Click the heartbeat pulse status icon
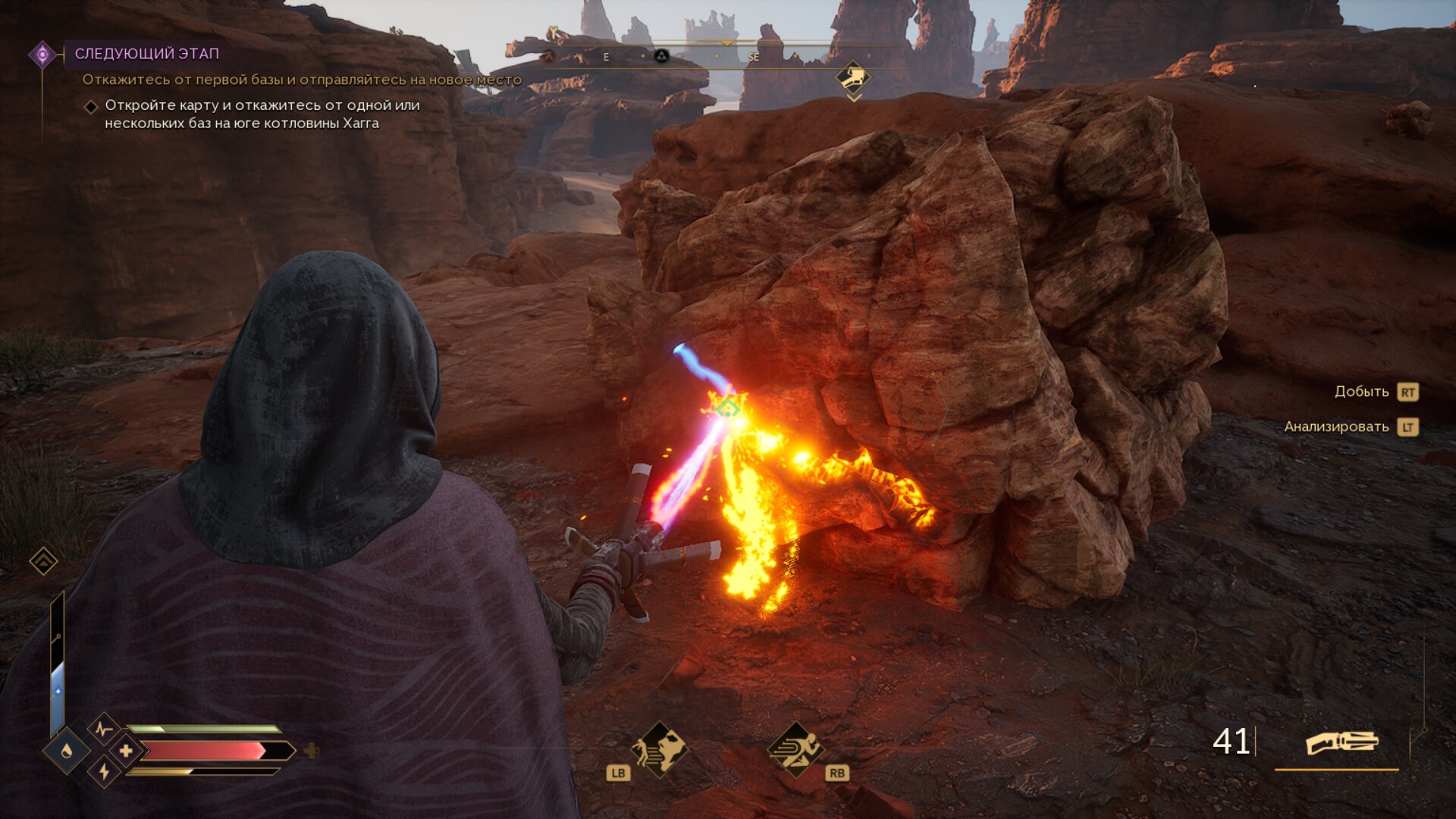This screenshot has height=819, width=1456. pyautogui.click(x=104, y=730)
